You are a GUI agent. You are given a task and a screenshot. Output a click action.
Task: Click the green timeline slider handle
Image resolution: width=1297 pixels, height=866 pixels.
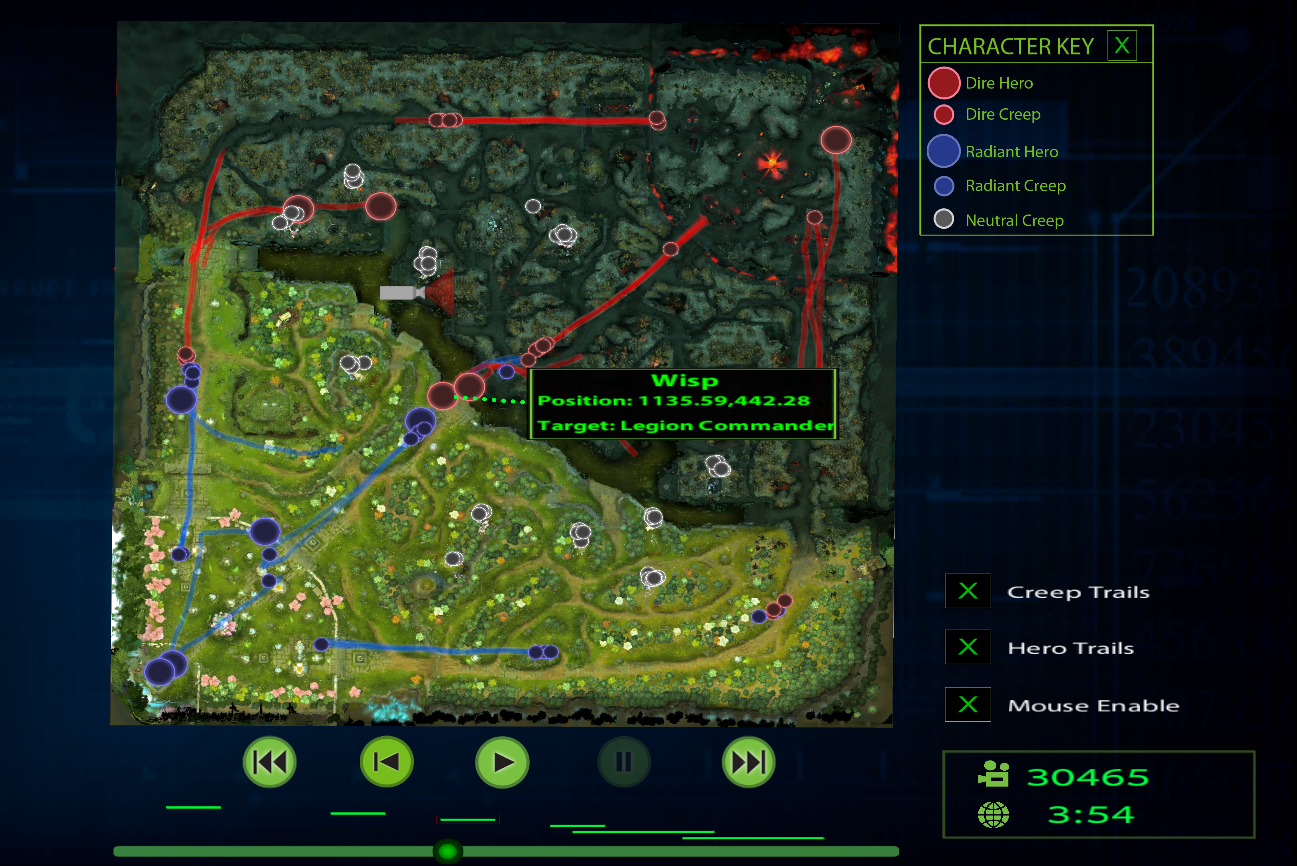[x=447, y=851]
